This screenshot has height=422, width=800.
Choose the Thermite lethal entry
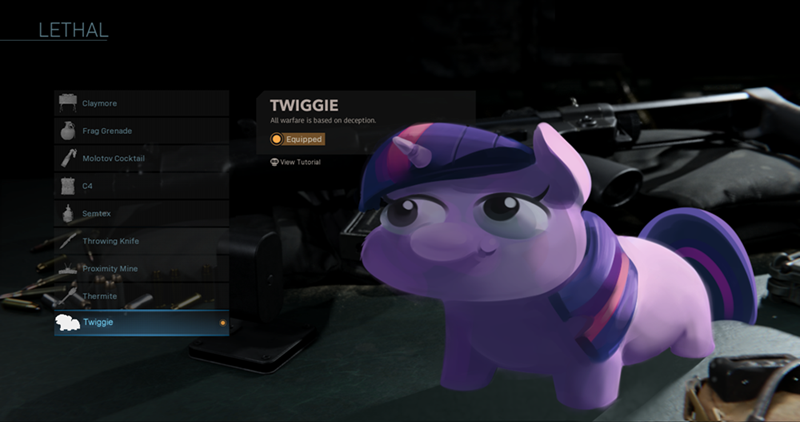(141, 296)
